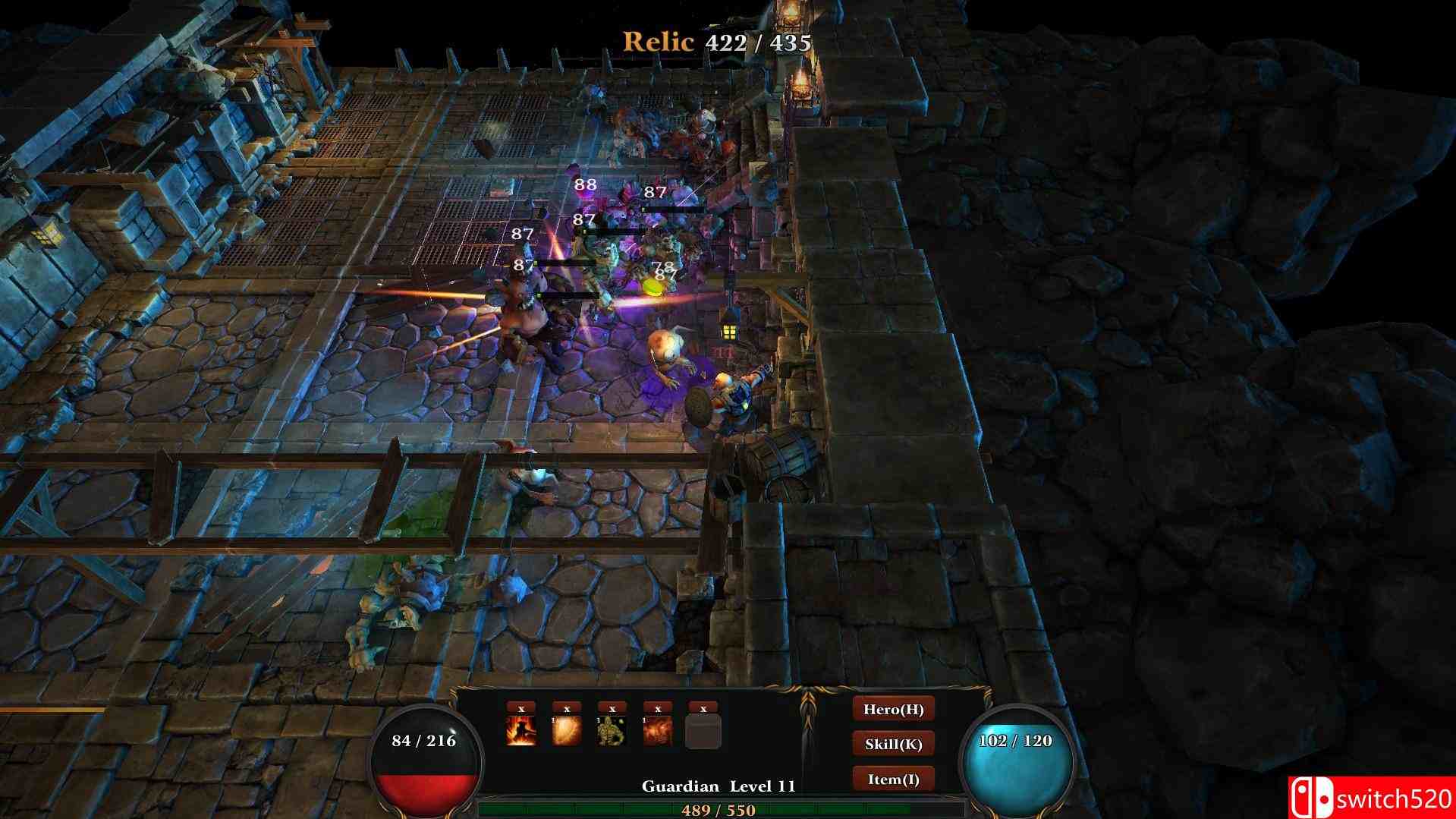Open the Hero(H) panel
This screenshot has height=819, width=1456.
pyautogui.click(x=895, y=710)
